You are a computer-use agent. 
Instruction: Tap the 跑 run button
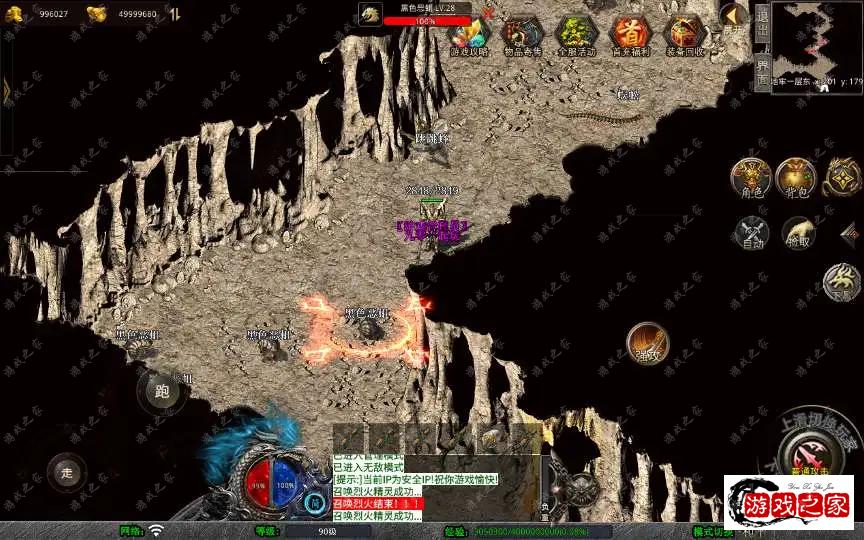161,392
